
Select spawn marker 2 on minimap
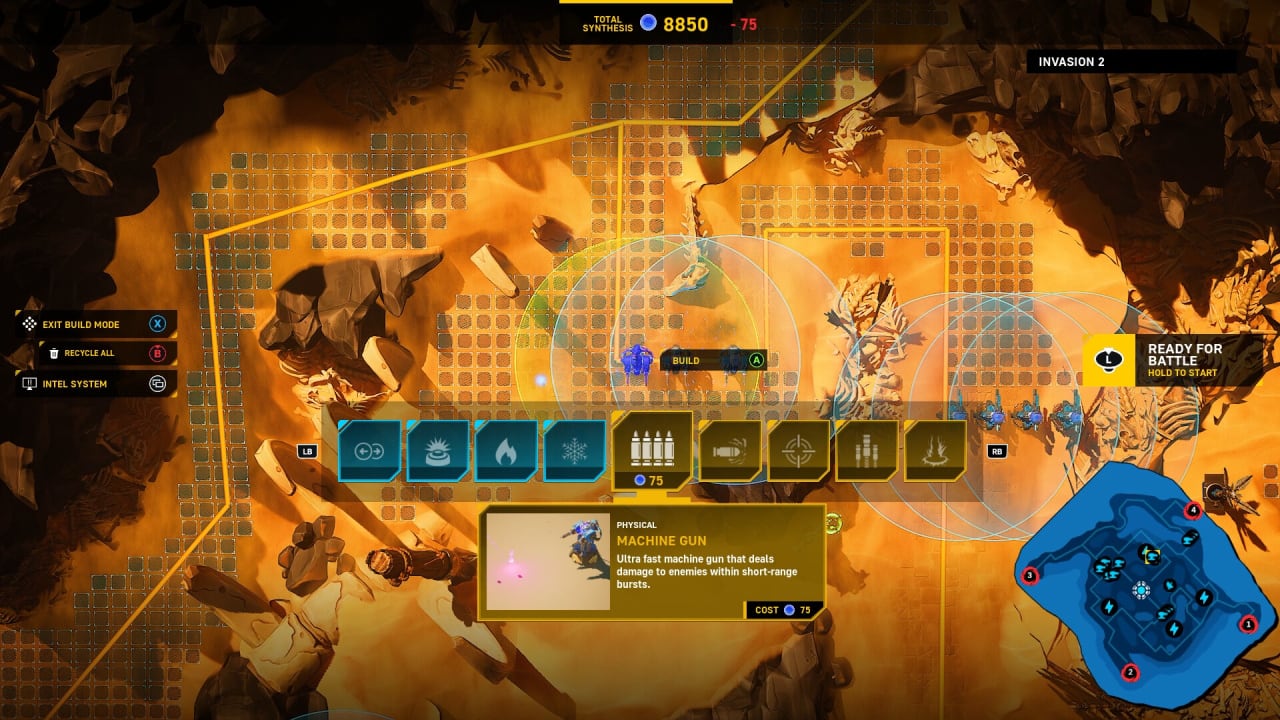click(1130, 672)
